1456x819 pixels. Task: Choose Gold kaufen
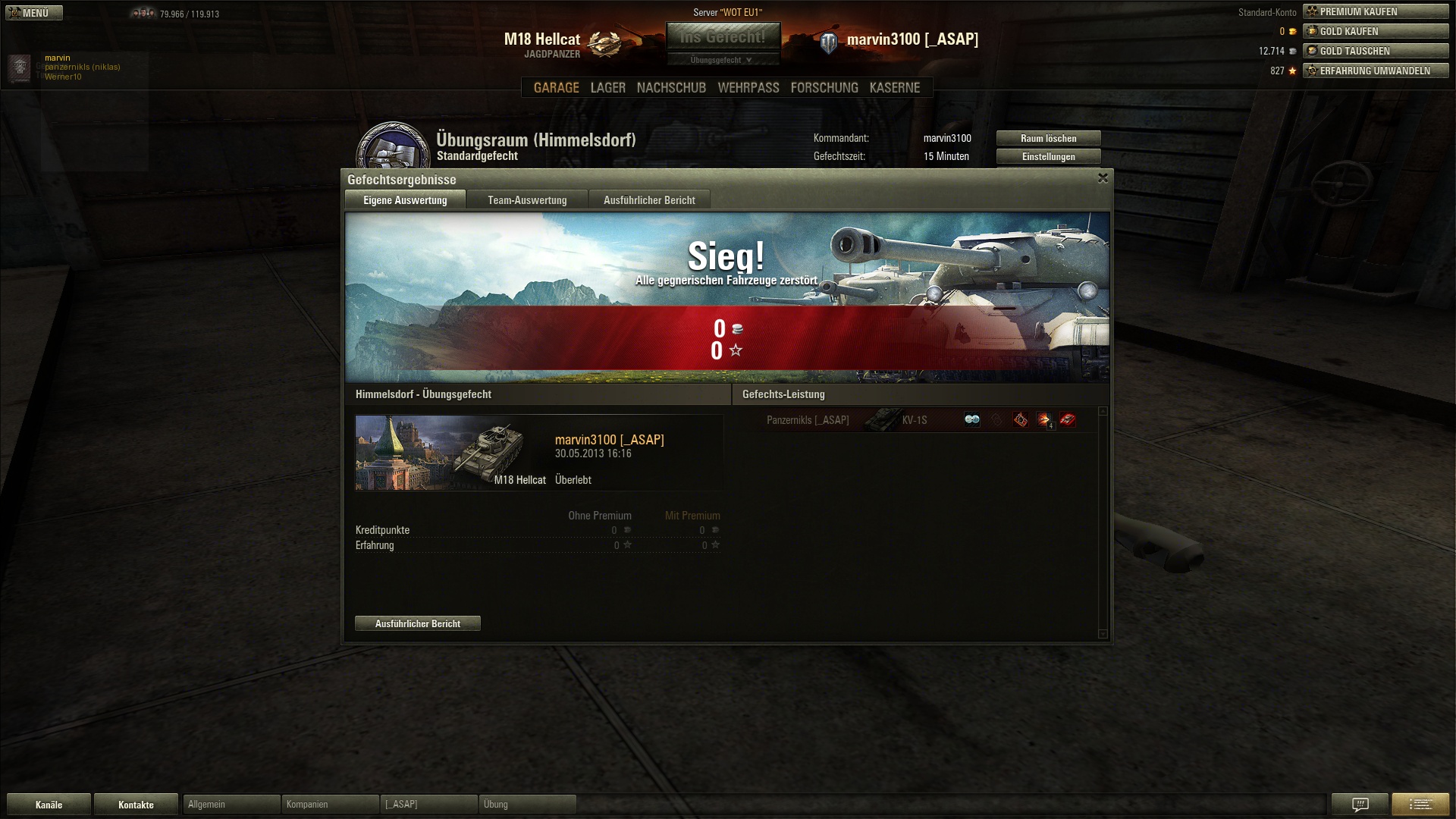pyautogui.click(x=1375, y=31)
